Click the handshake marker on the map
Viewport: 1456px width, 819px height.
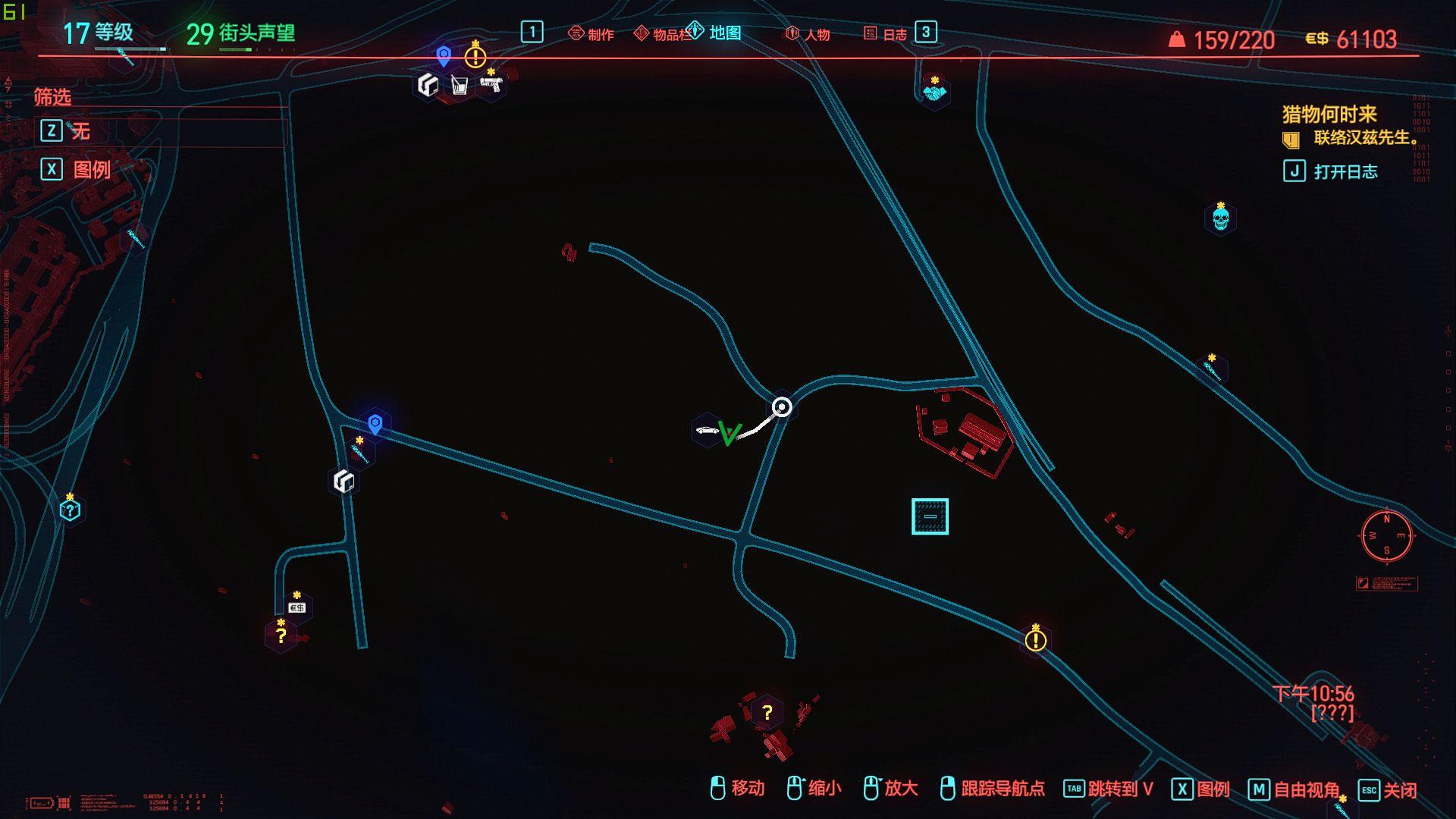click(x=934, y=93)
